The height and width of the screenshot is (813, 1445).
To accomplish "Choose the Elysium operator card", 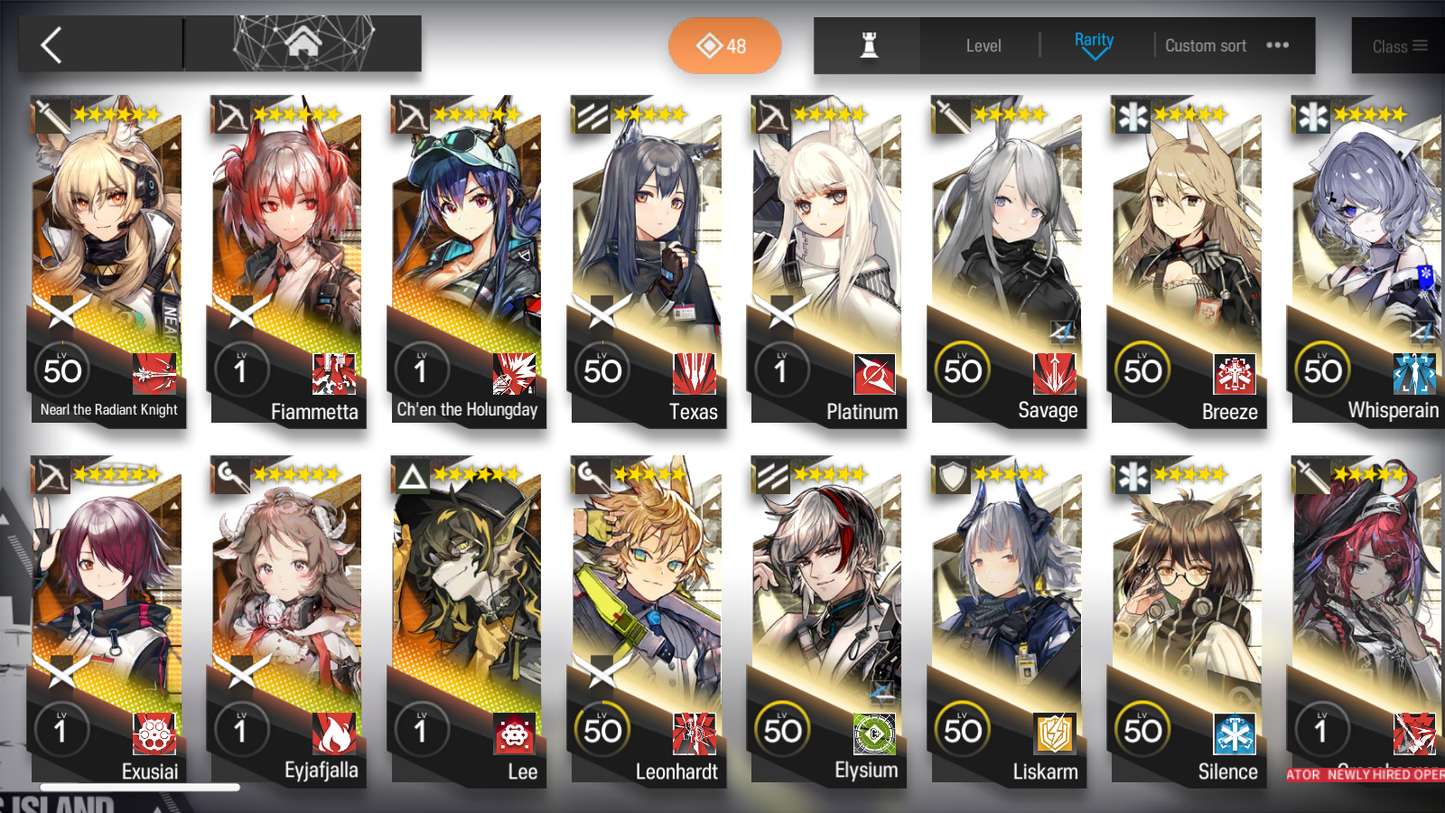I will coord(827,620).
